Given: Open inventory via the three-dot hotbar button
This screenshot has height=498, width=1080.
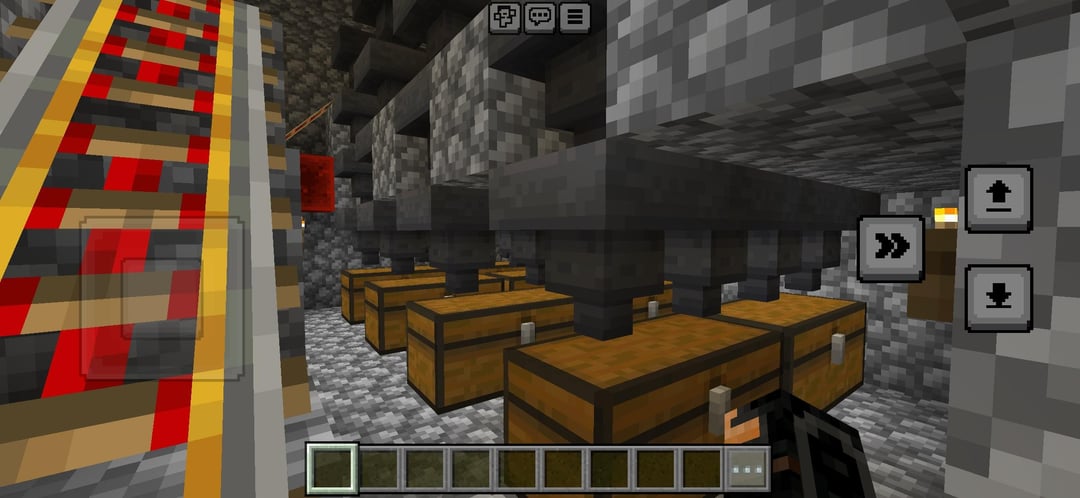Looking at the screenshot, I should tap(748, 469).
